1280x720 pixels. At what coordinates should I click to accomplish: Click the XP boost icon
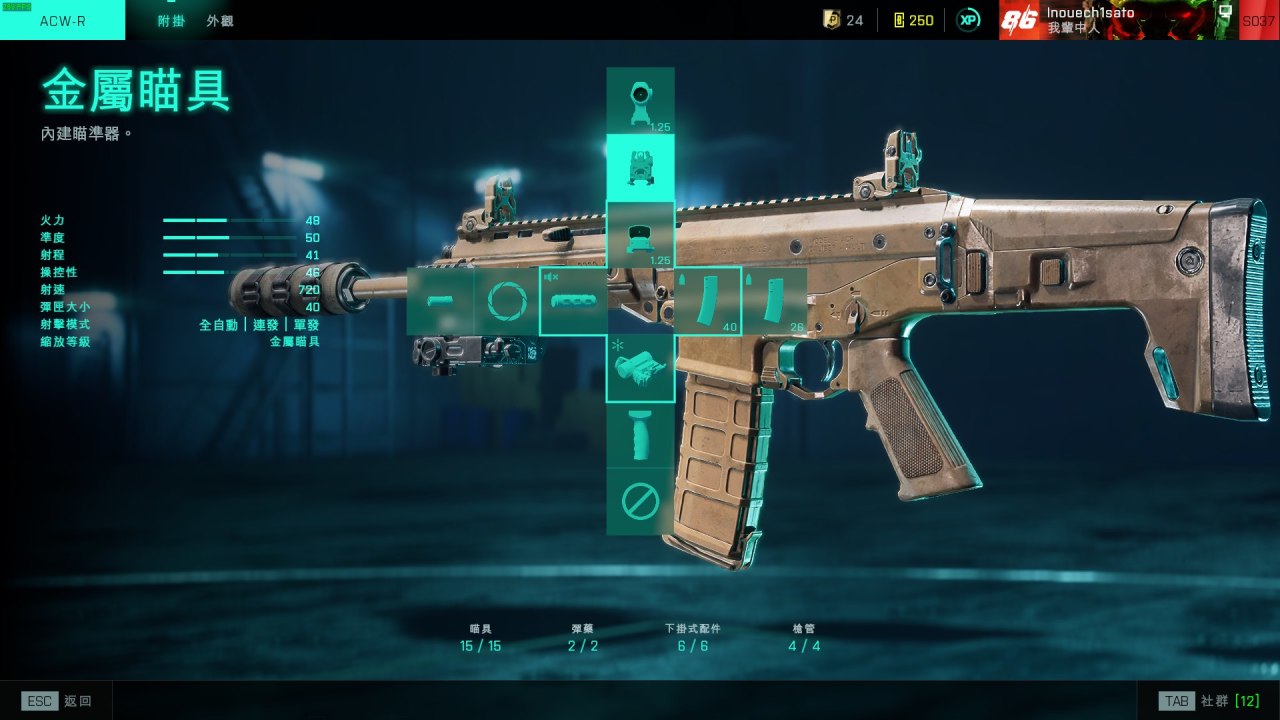click(968, 20)
